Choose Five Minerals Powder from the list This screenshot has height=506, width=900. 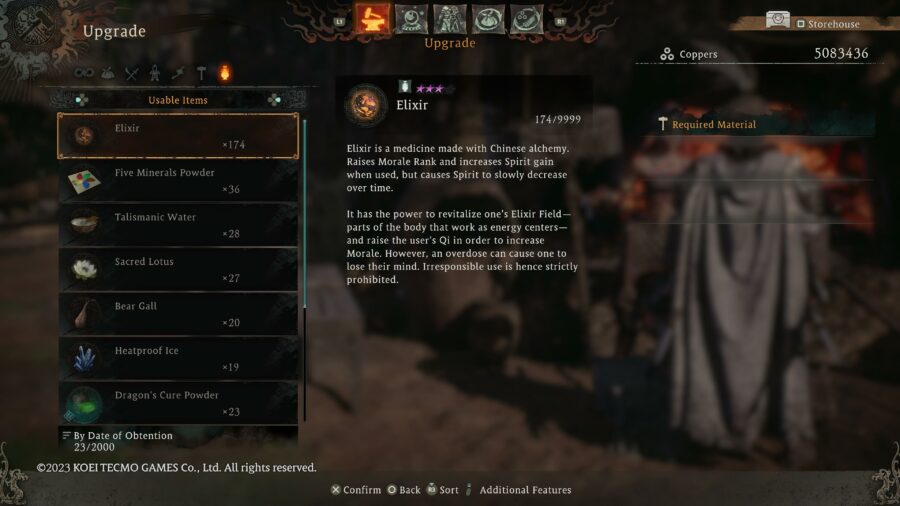[x=178, y=181]
